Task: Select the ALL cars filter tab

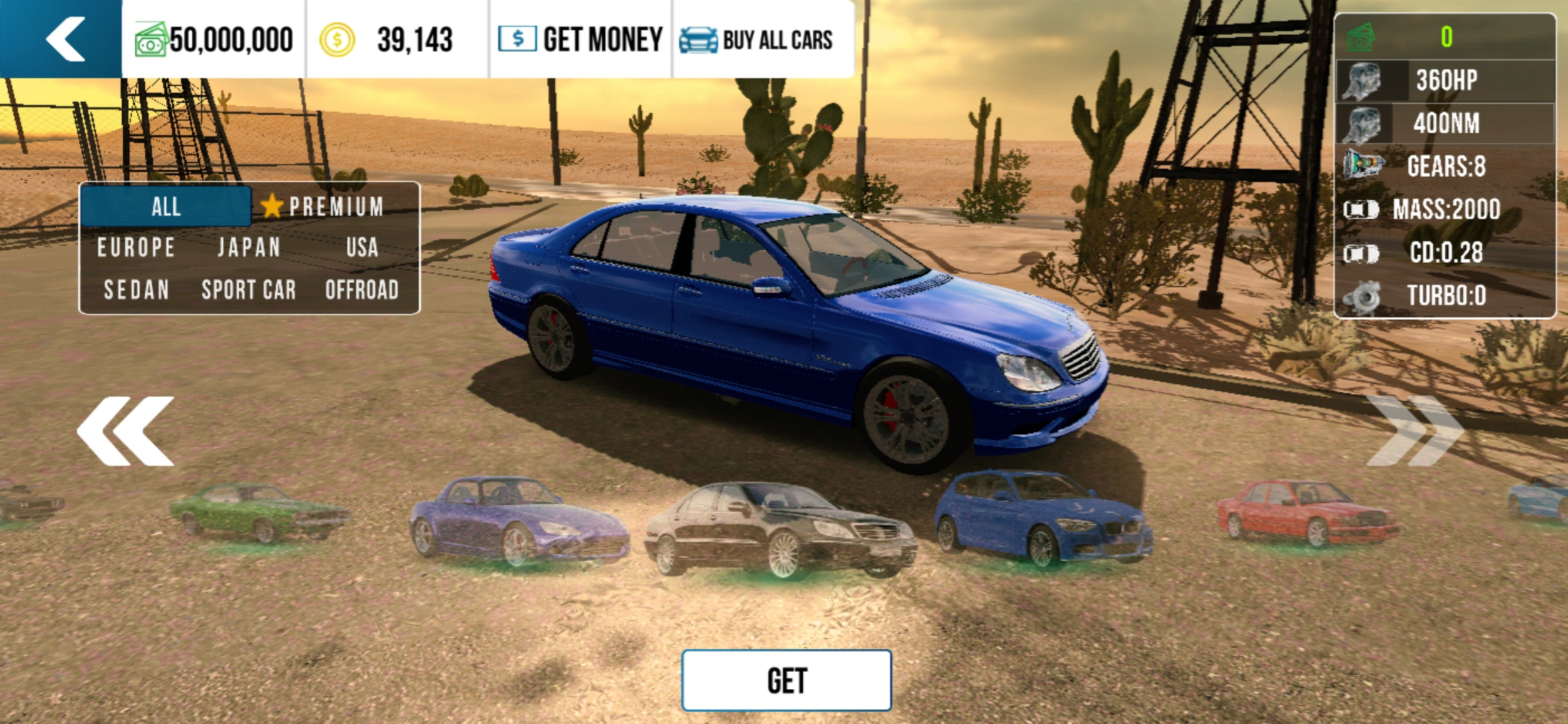Action: tap(166, 206)
